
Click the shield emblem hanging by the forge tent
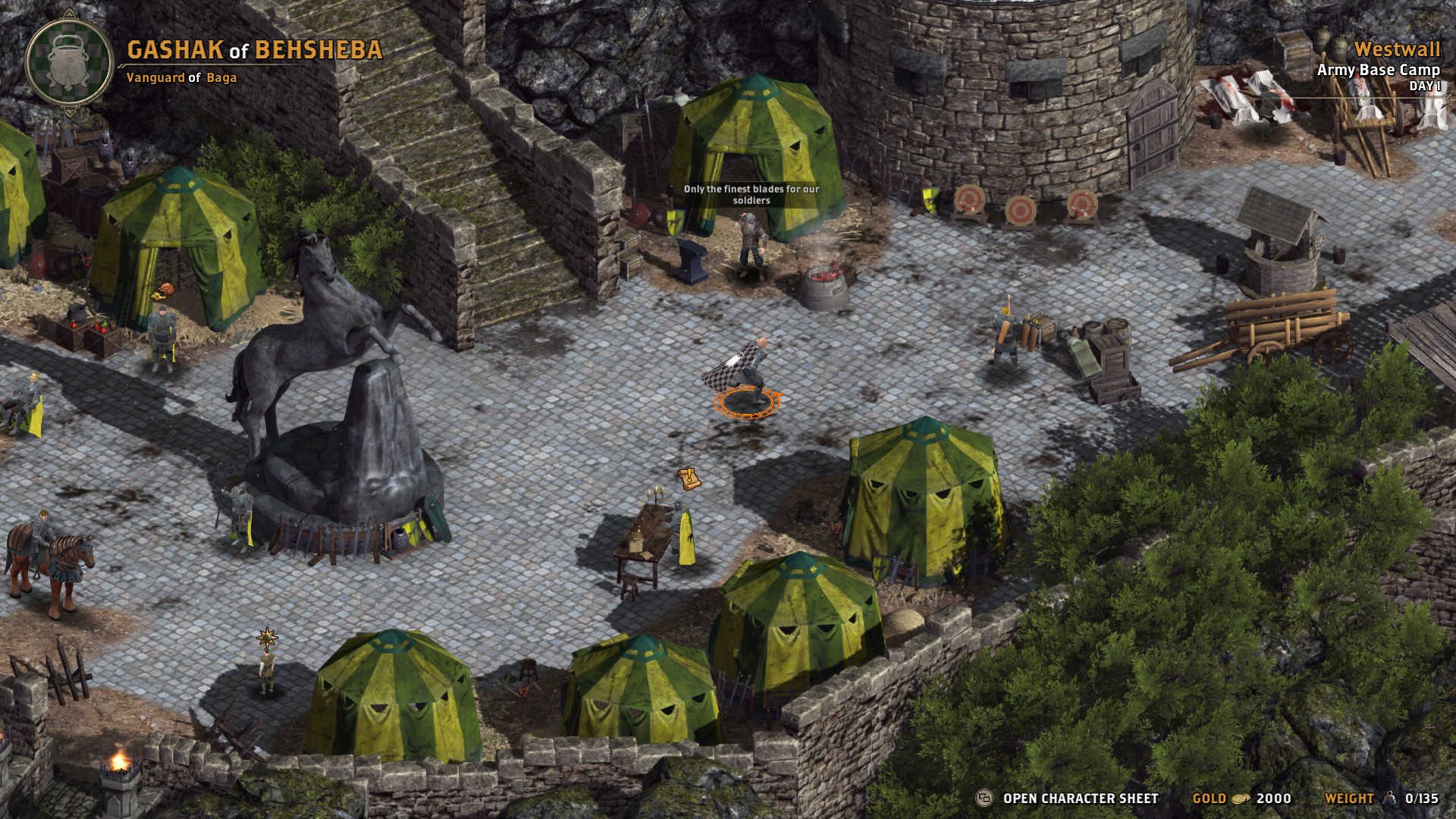coord(674,224)
